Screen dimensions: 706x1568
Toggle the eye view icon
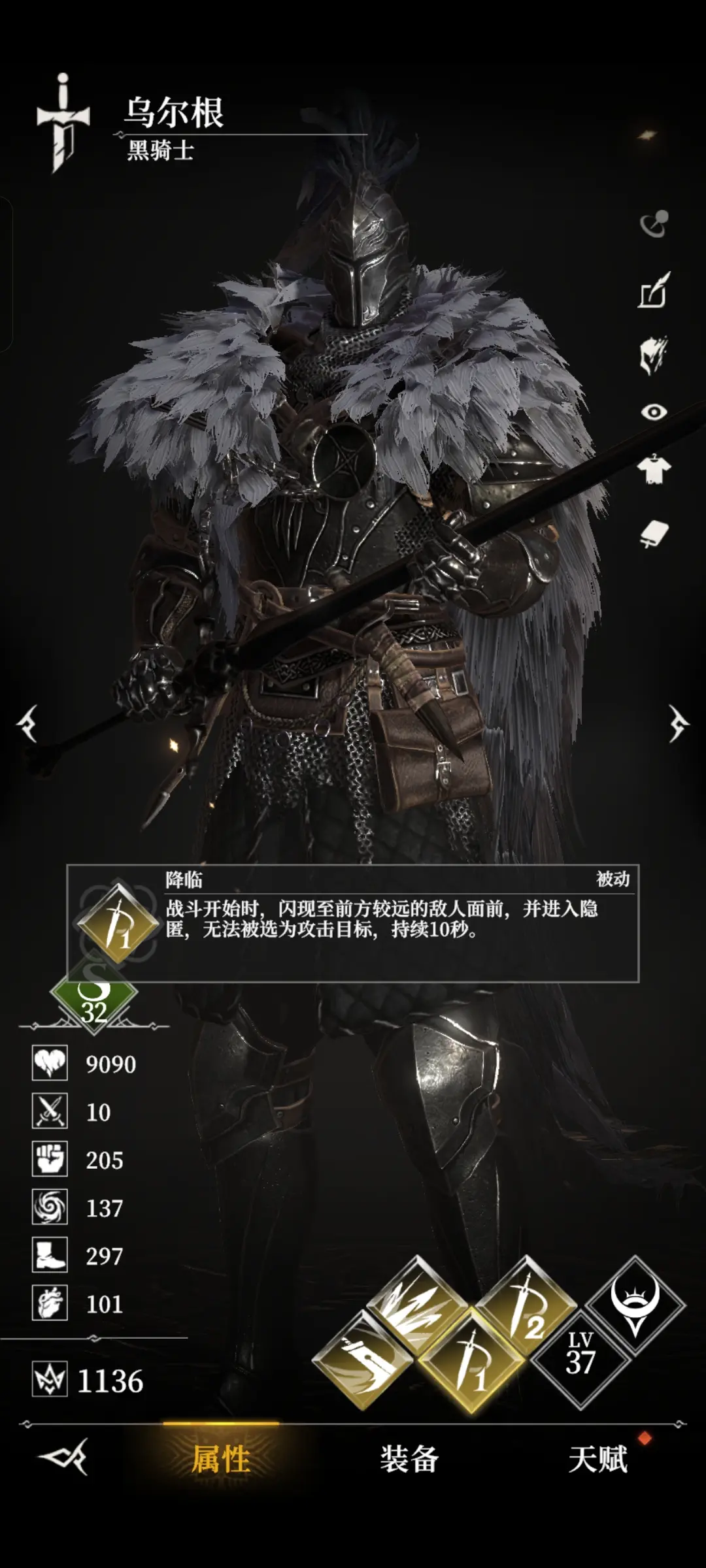(654, 412)
